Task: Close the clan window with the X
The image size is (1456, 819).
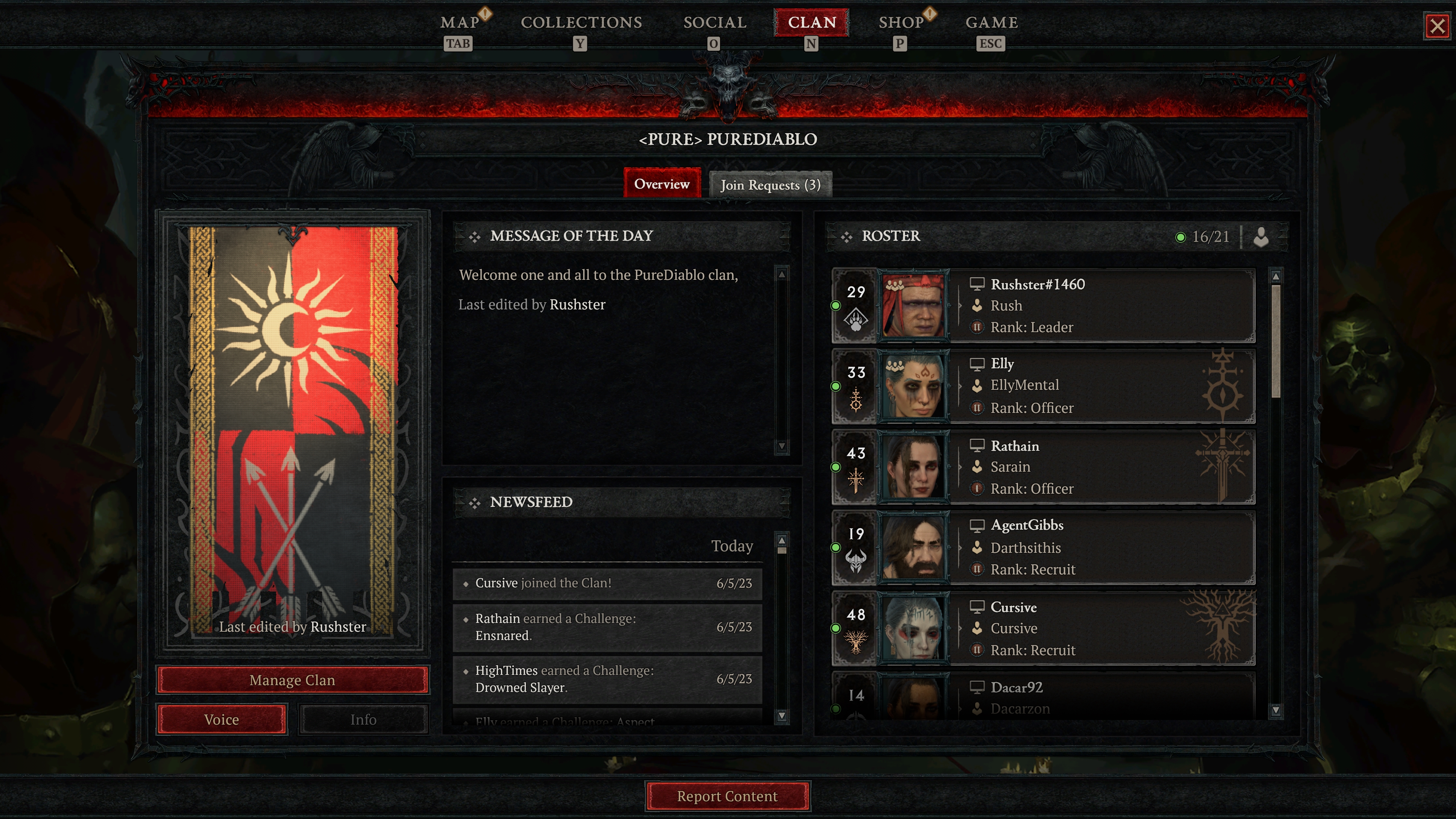Action: 1437,26
